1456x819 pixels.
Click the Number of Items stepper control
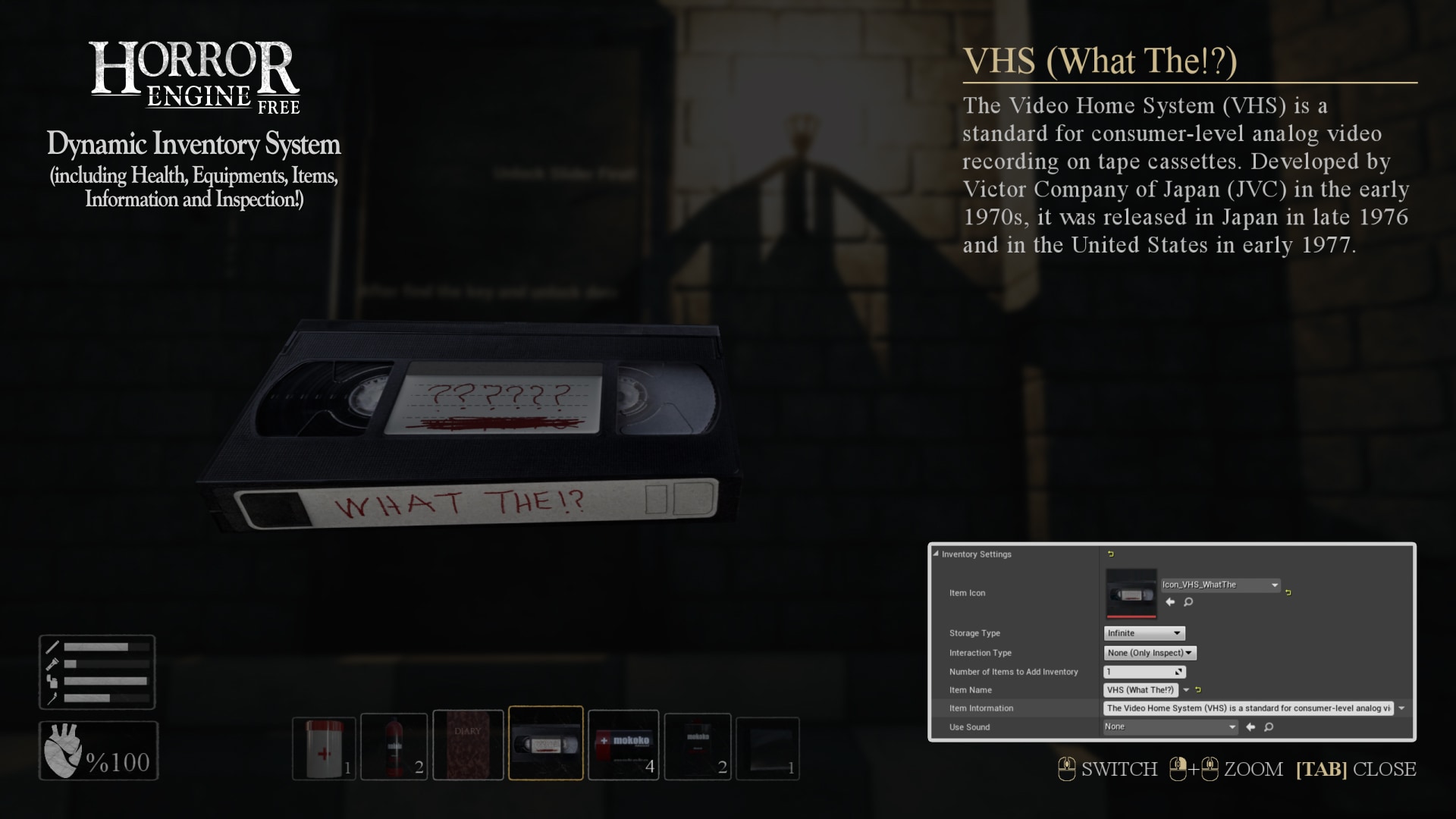pyautogui.click(x=1178, y=672)
